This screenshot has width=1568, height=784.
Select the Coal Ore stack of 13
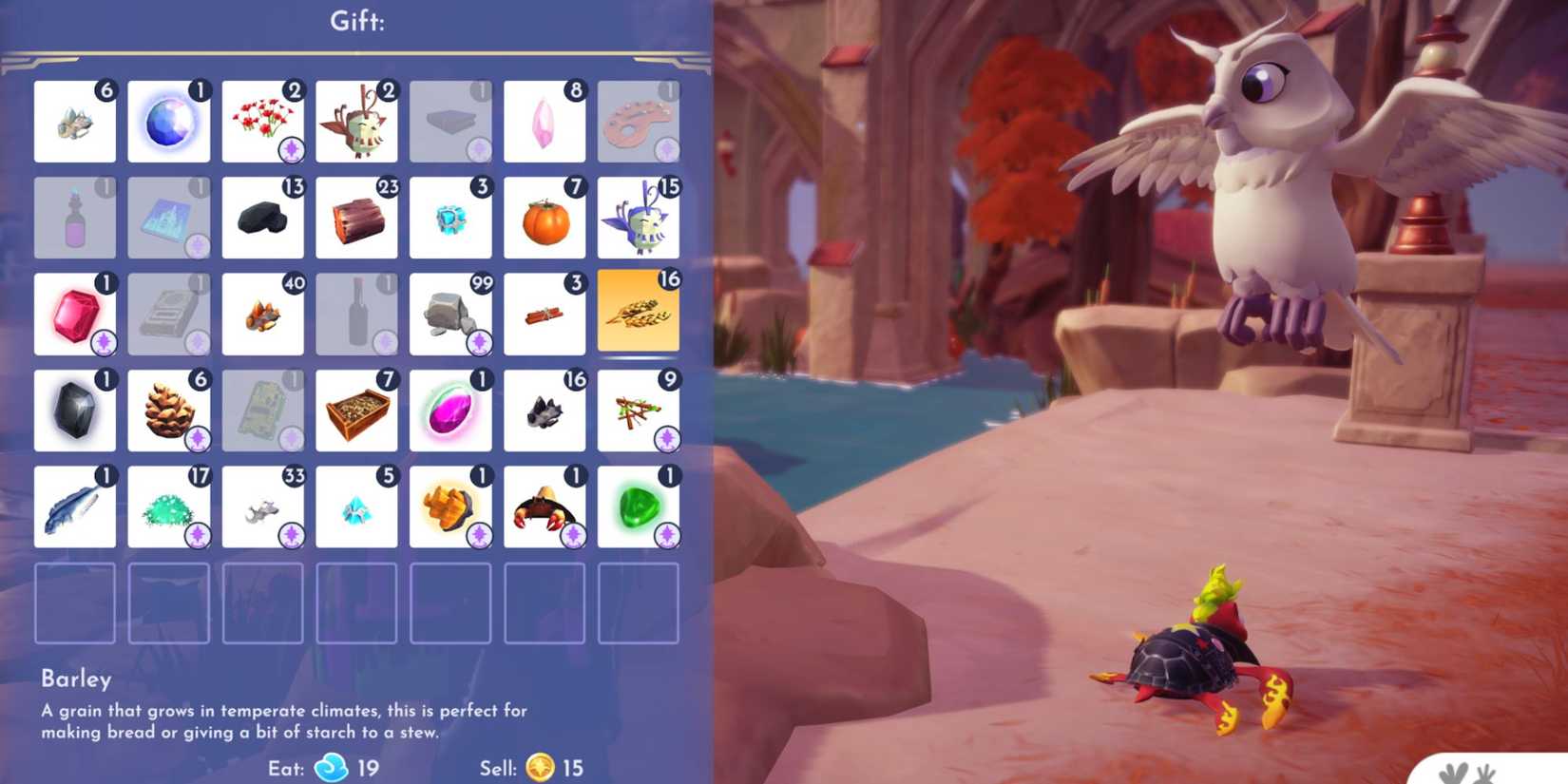263,218
